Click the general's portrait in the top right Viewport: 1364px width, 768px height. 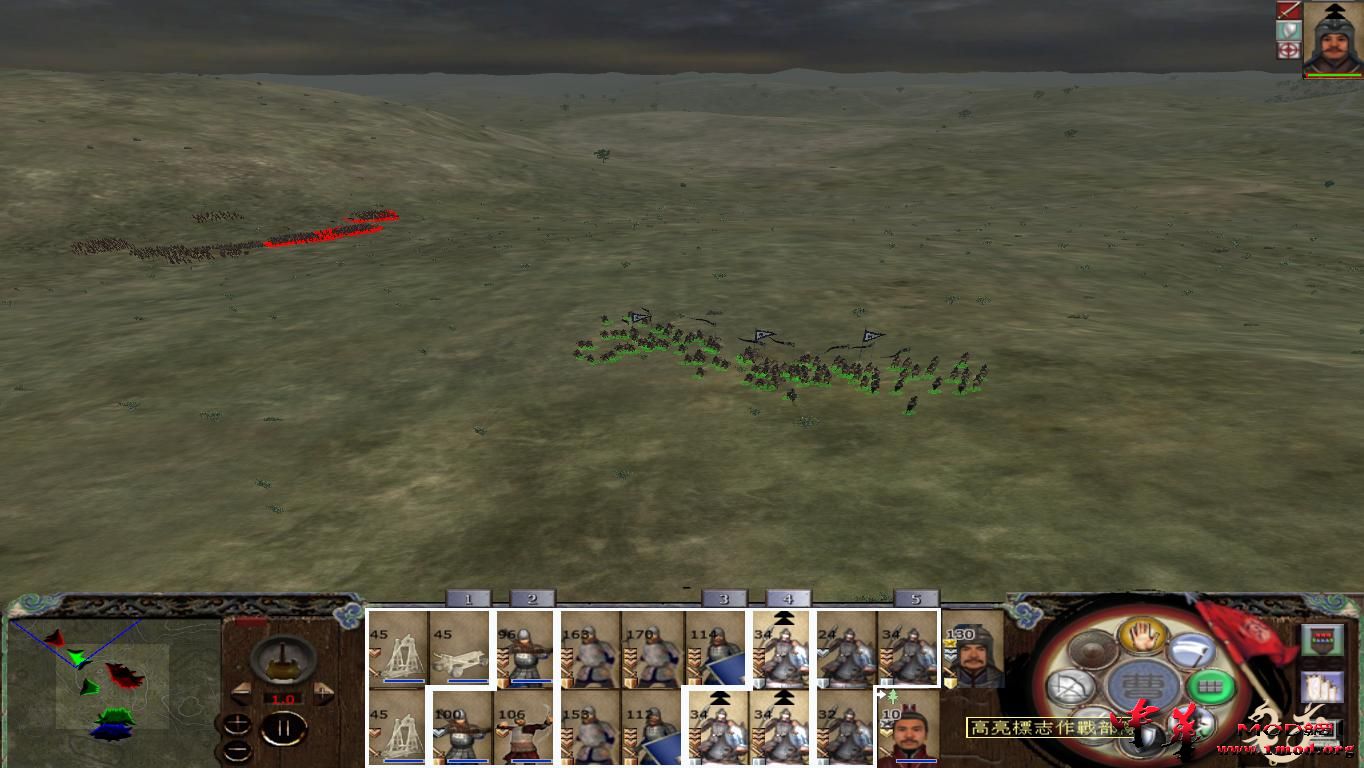pos(1335,38)
